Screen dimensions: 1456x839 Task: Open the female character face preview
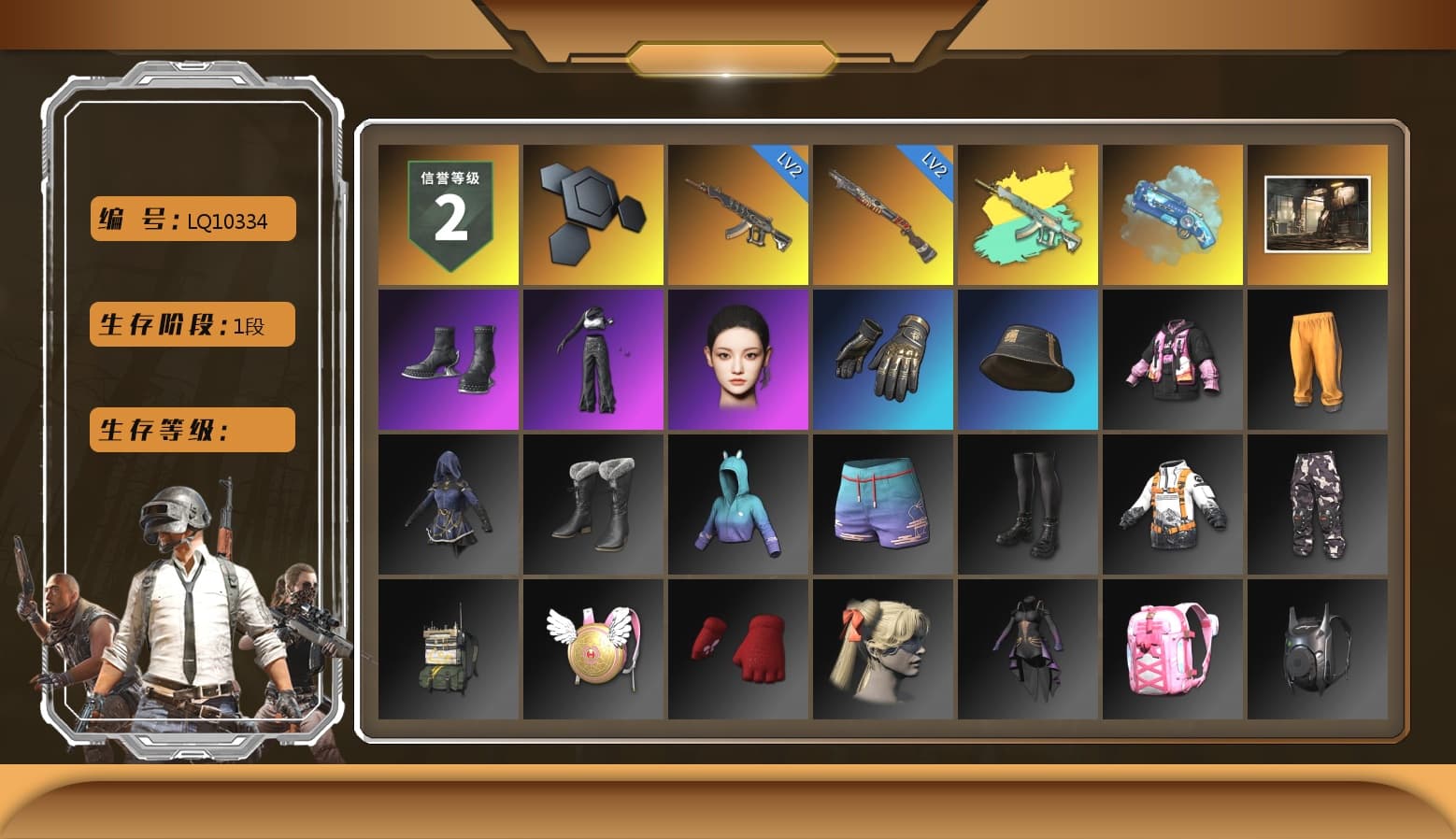coord(737,360)
